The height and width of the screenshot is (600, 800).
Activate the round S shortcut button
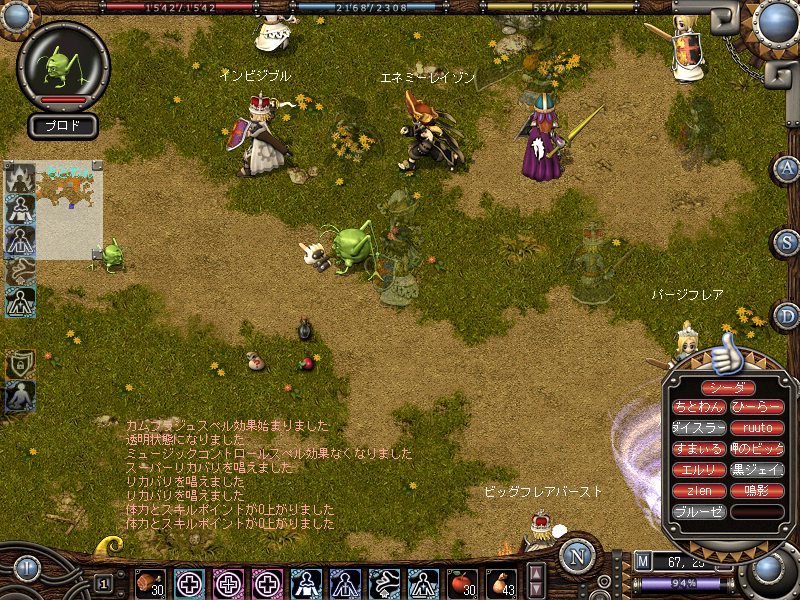pos(786,243)
